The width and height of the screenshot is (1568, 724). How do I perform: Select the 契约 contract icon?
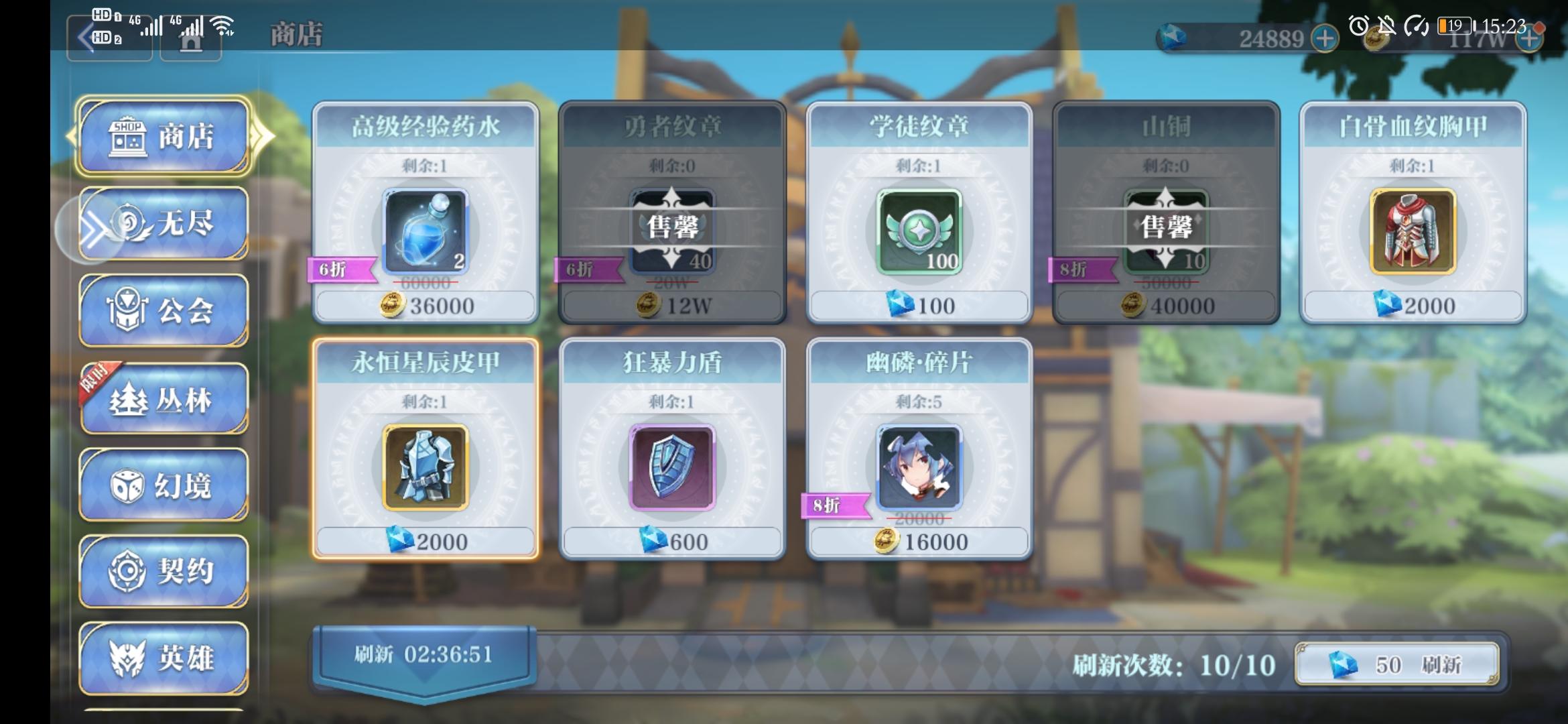(129, 572)
